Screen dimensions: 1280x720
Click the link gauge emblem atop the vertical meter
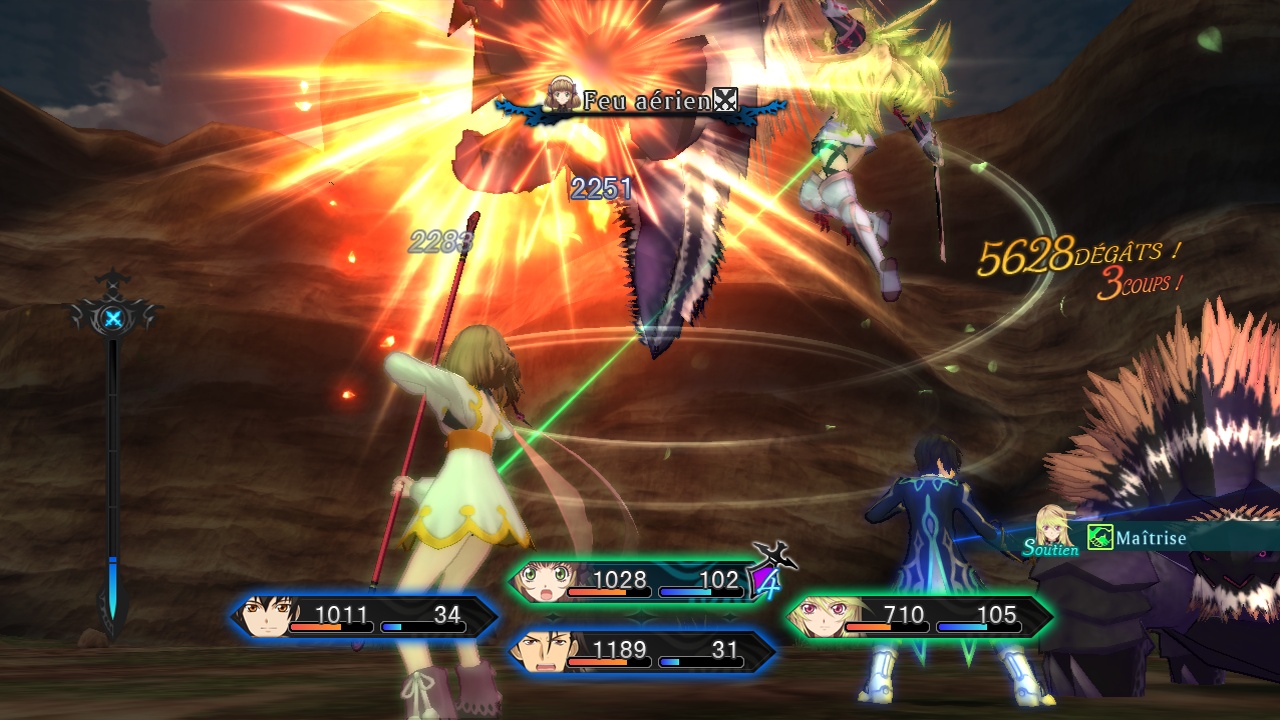114,319
